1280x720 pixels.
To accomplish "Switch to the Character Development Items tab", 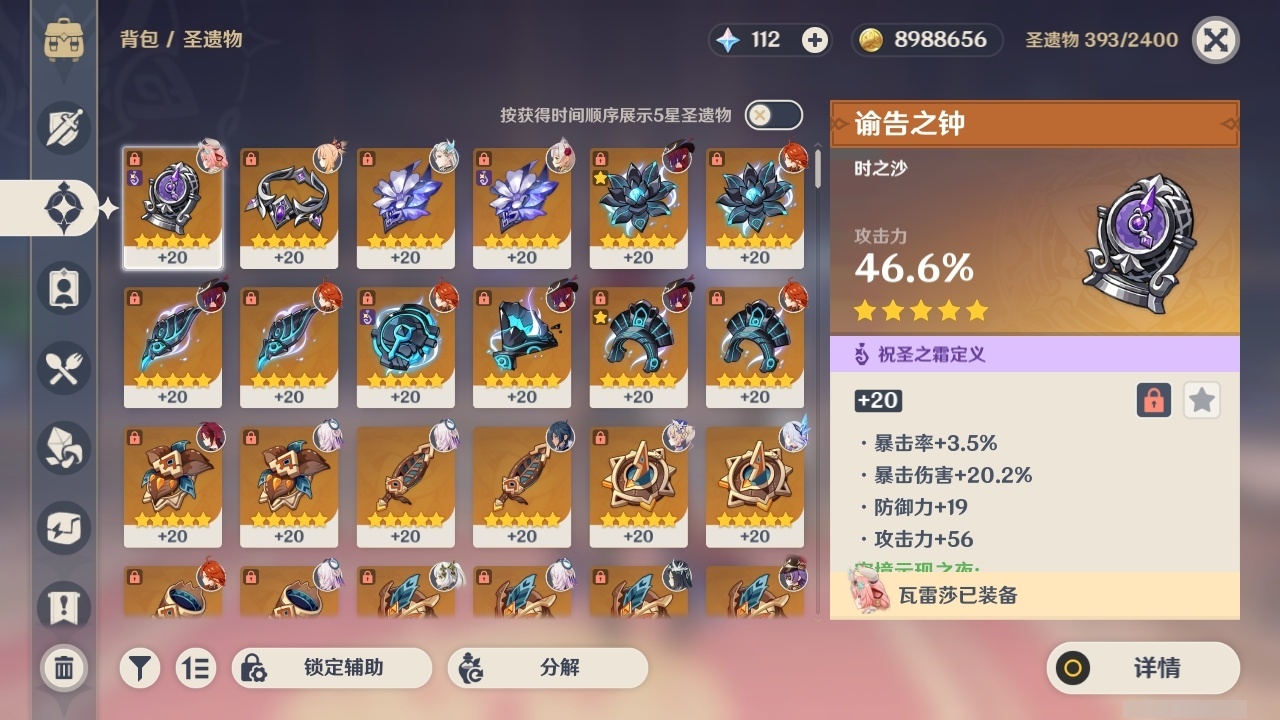I will [63, 288].
